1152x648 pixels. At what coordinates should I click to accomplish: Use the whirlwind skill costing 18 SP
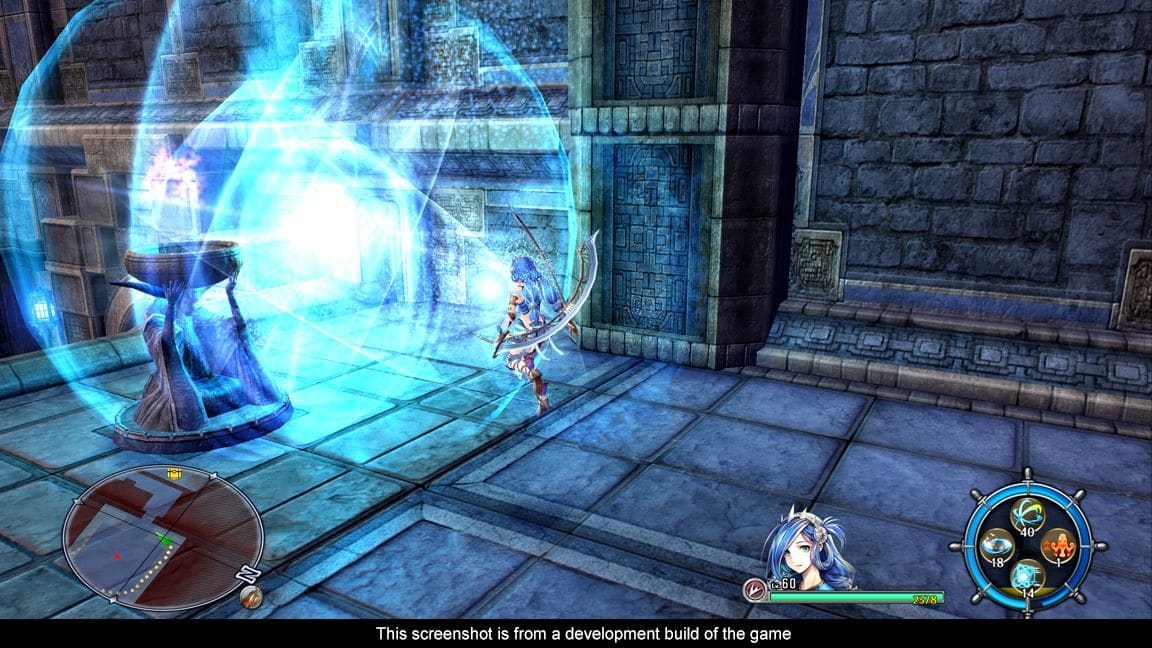pyautogui.click(x=997, y=546)
